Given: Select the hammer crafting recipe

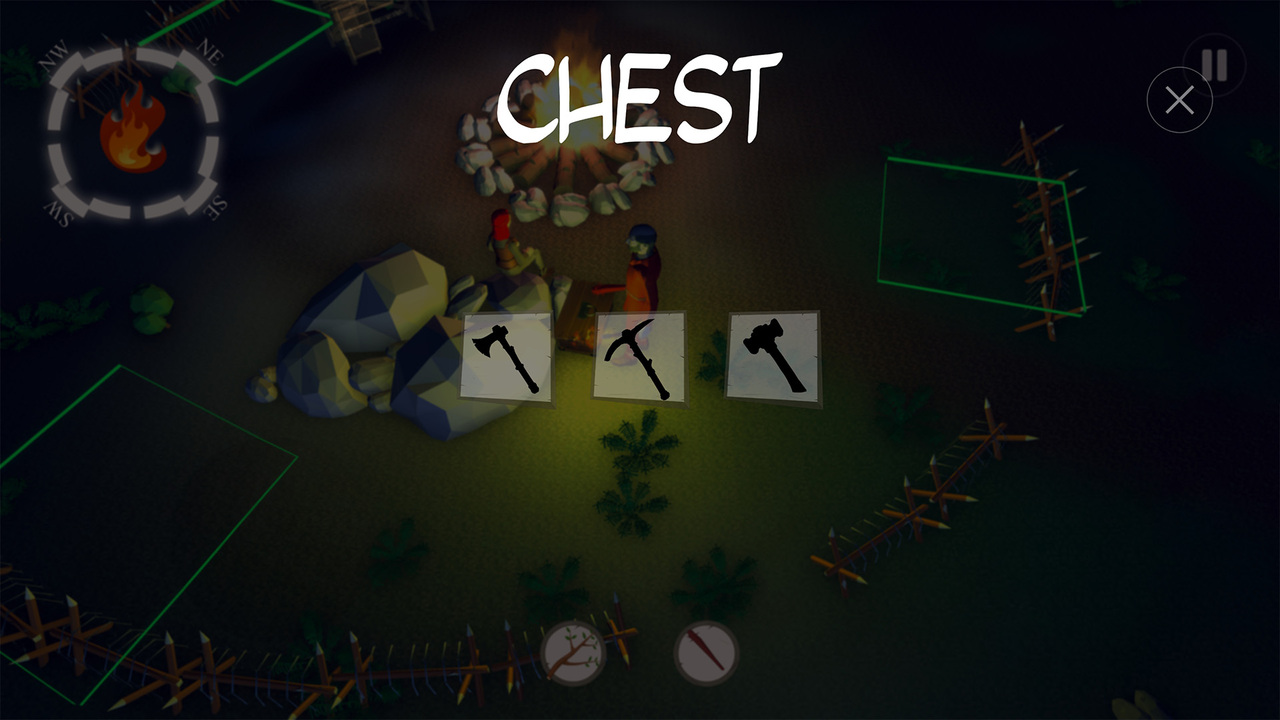Looking at the screenshot, I should [x=771, y=356].
